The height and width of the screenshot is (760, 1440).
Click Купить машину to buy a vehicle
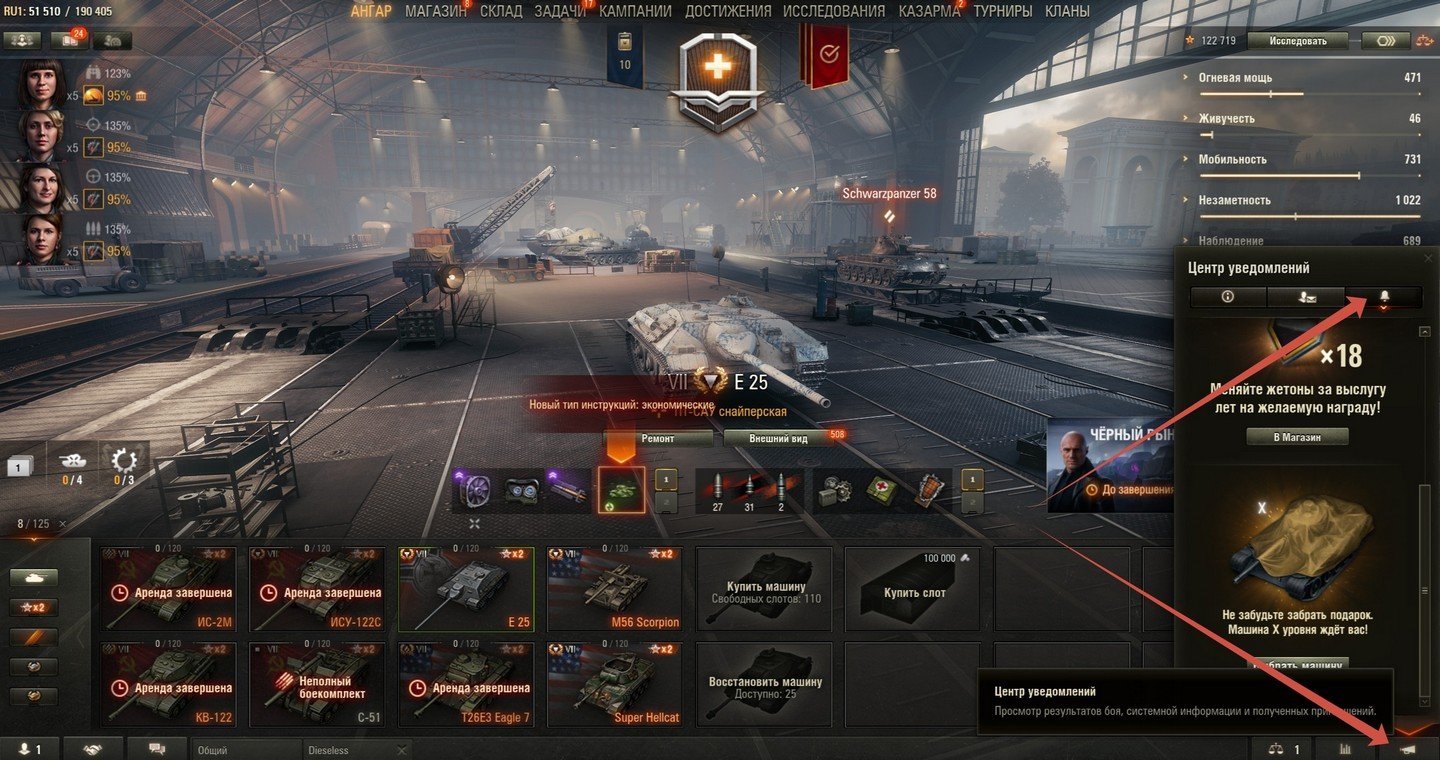[764, 589]
